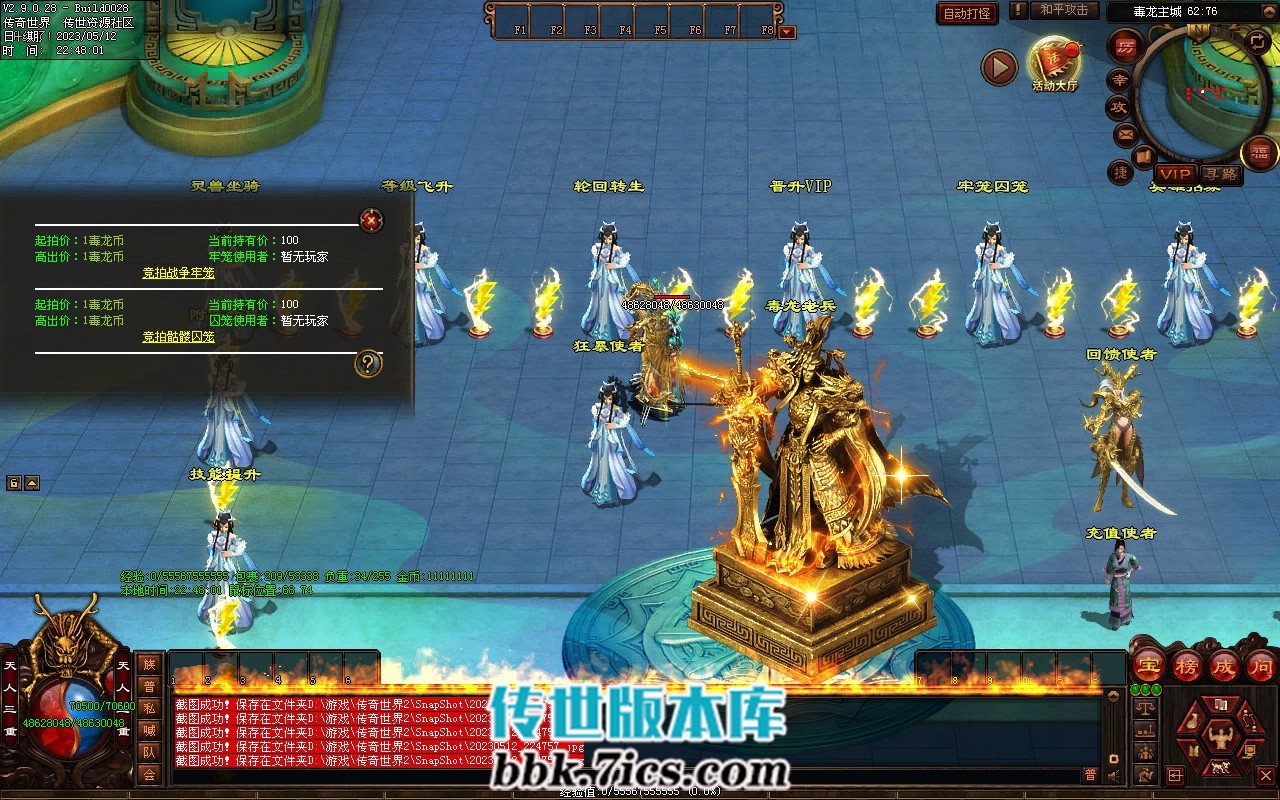
Task: Click the round play arrow button
Action: pos(998,67)
